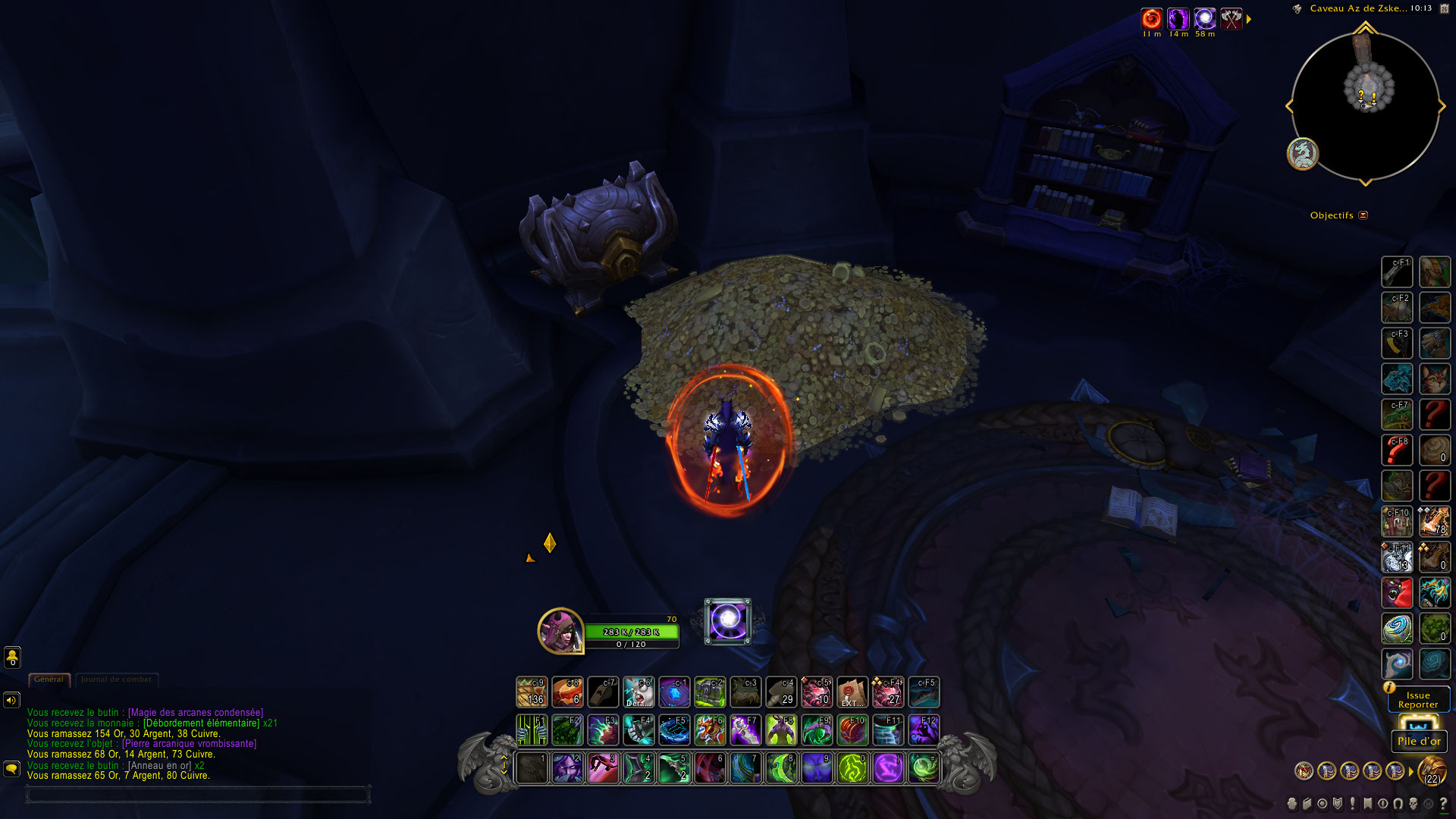This screenshot has width=1456, height=819.
Task: Activate the F1 green prison bars ability
Action: click(x=532, y=730)
